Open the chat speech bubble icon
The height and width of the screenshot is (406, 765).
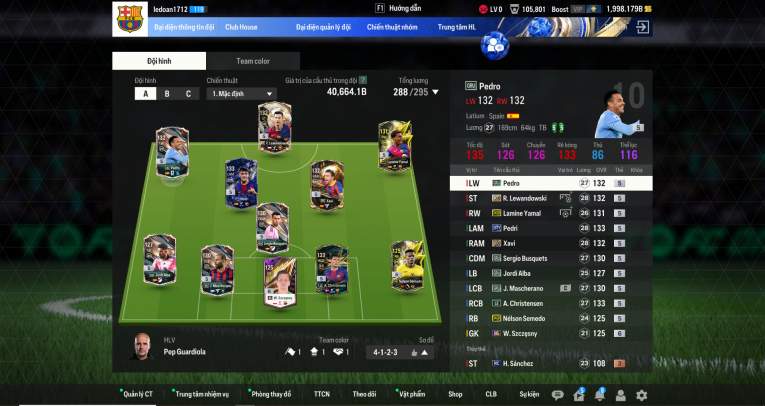(557, 395)
